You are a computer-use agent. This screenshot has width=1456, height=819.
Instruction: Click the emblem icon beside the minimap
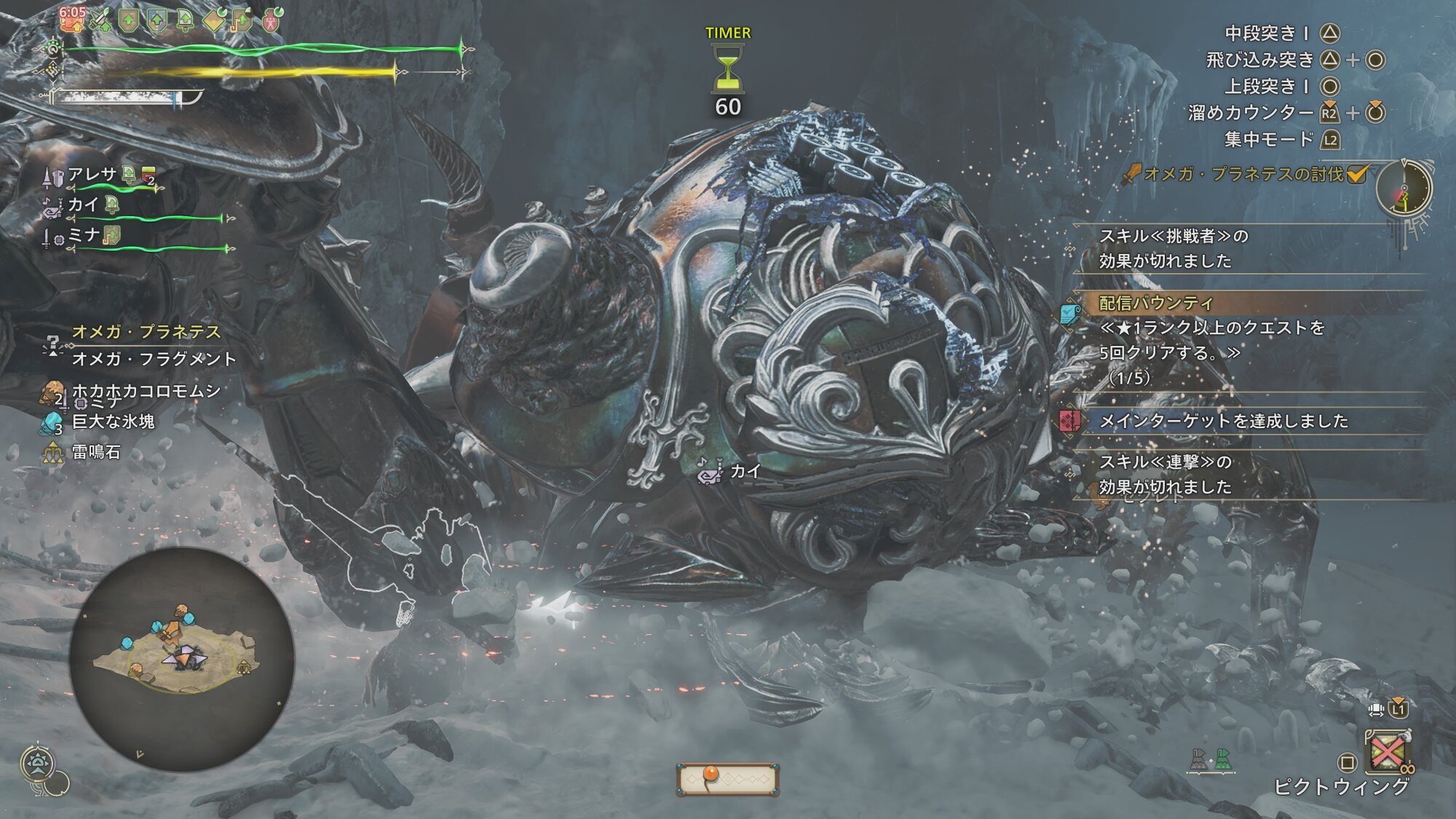pyautogui.click(x=38, y=764)
